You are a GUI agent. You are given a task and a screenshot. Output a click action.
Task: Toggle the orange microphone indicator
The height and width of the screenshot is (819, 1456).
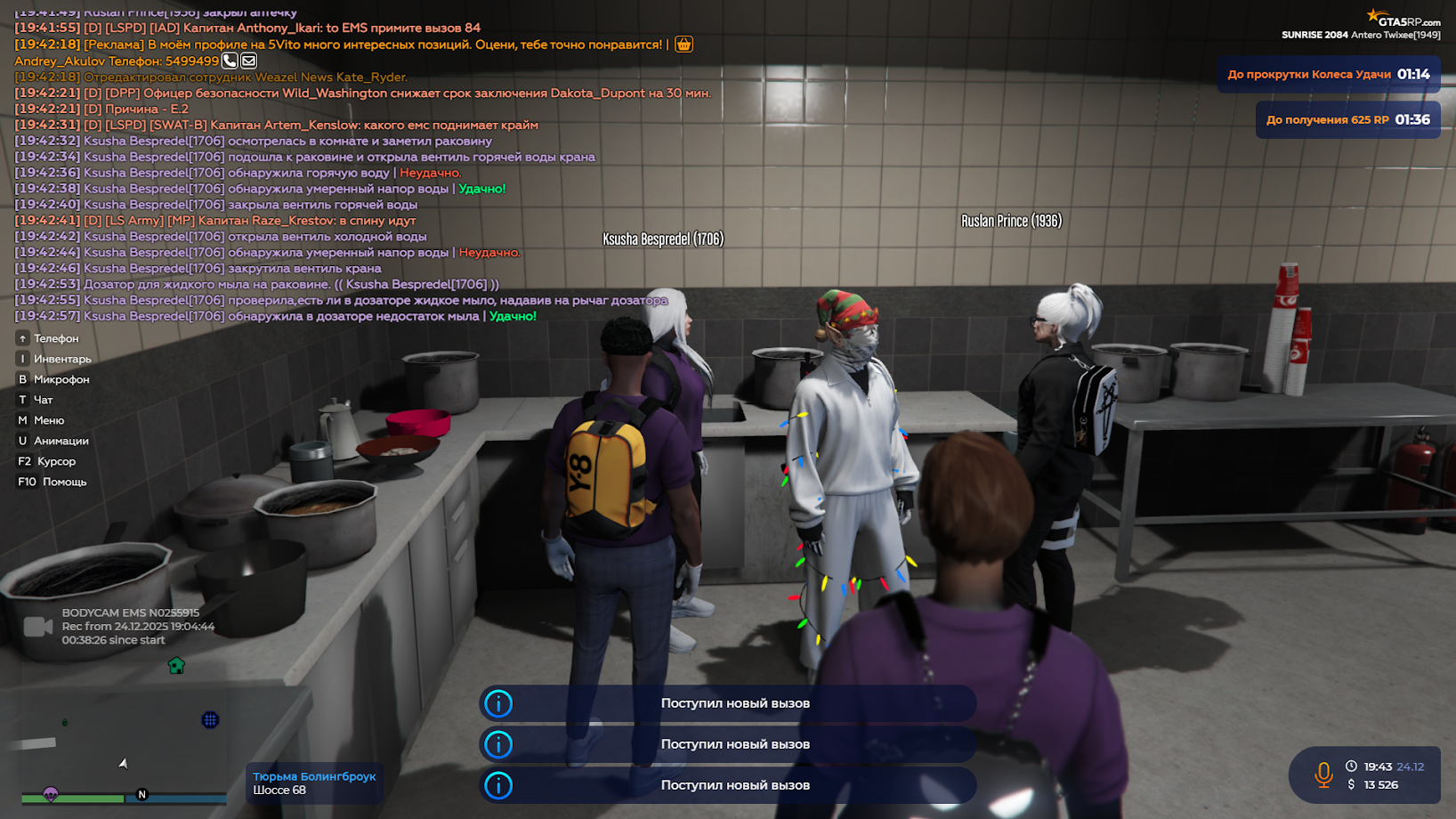point(1325,774)
